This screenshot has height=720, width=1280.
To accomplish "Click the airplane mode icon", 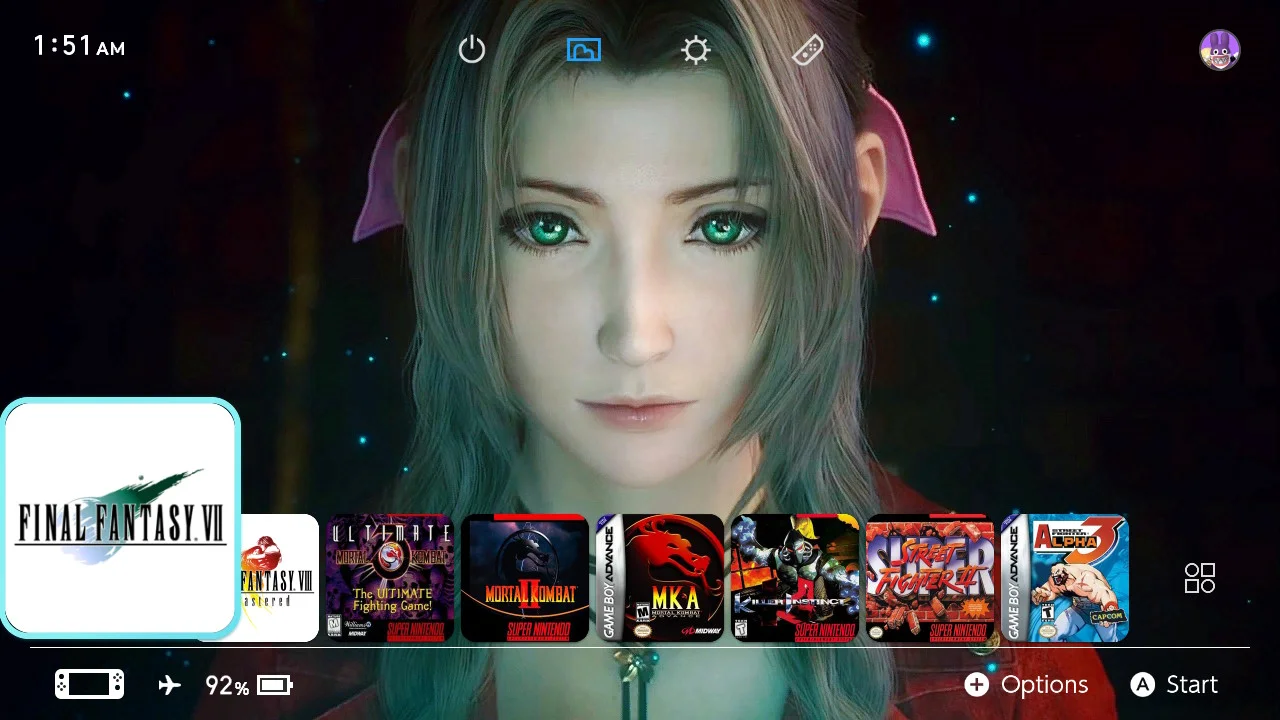I will [169, 684].
